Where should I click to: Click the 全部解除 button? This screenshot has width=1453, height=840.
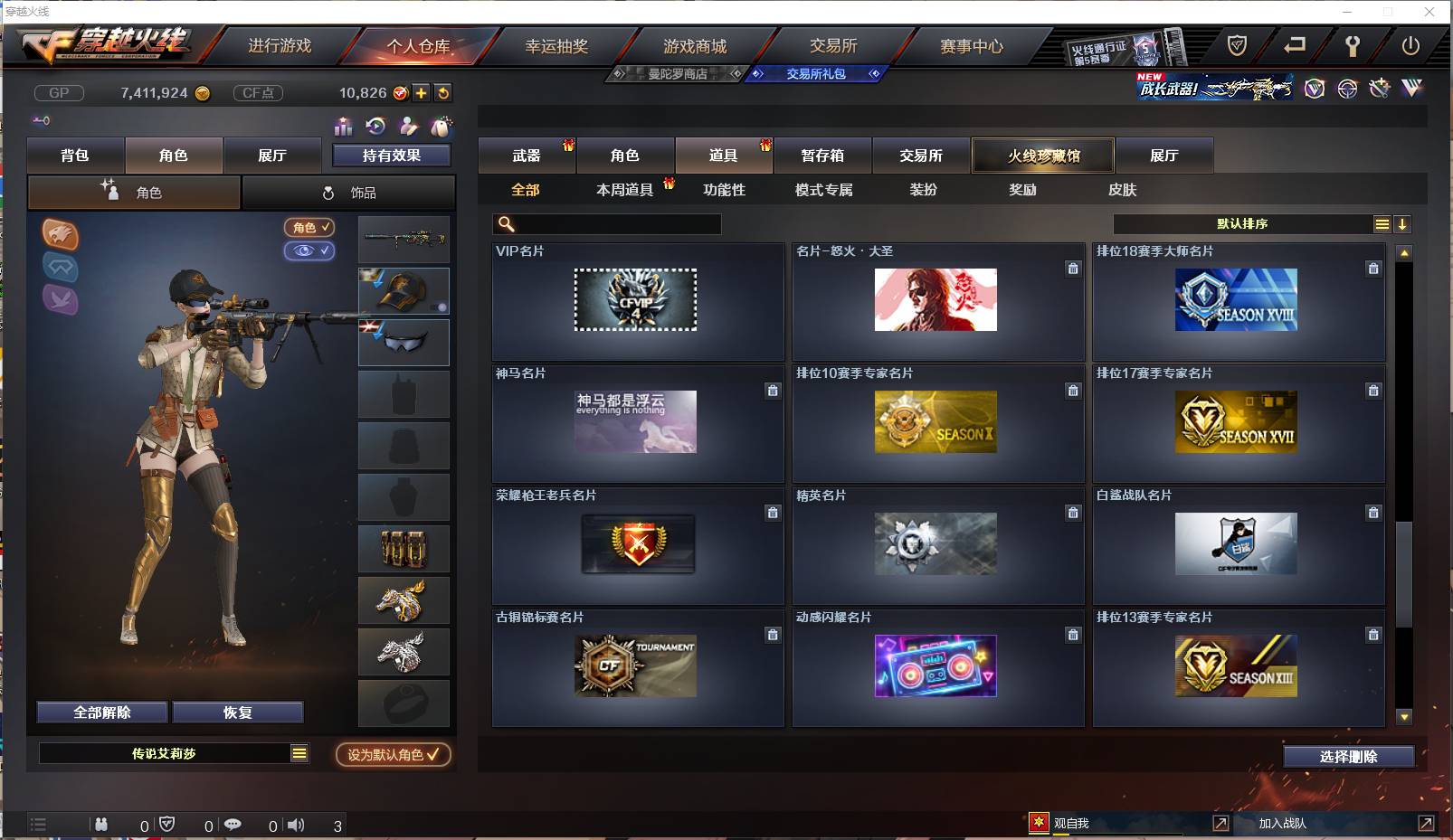coord(102,712)
